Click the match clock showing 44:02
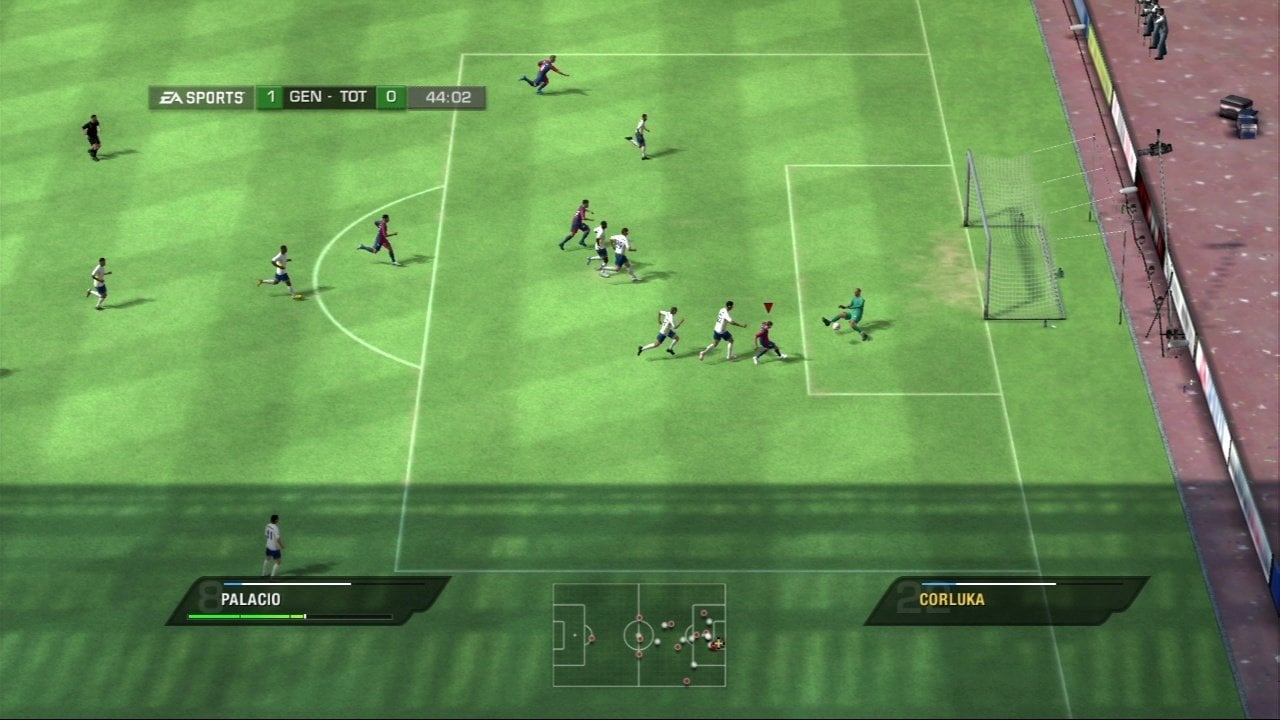The image size is (1280, 720). 447,97
